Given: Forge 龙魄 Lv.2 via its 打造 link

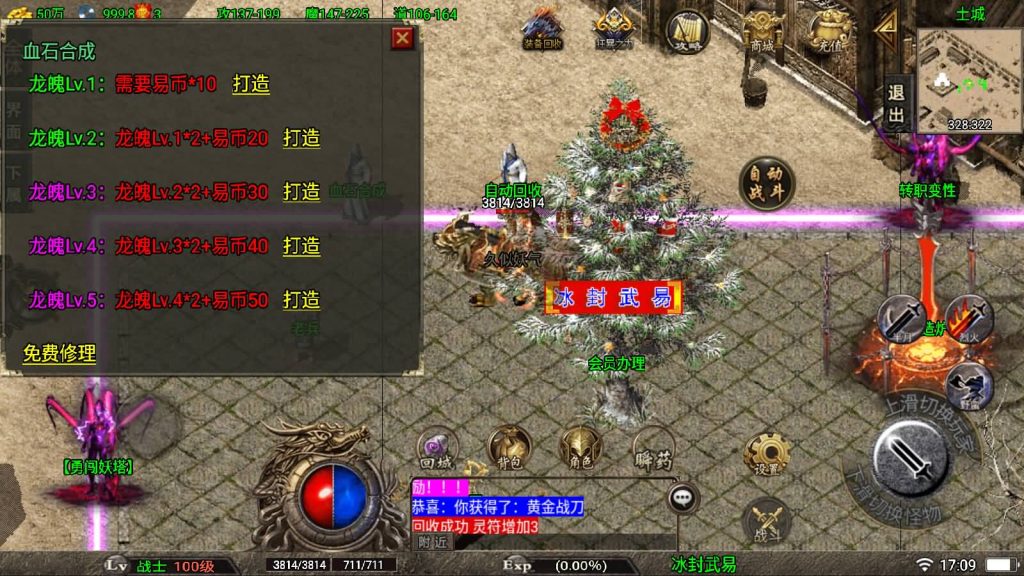Looking at the screenshot, I should point(301,138).
